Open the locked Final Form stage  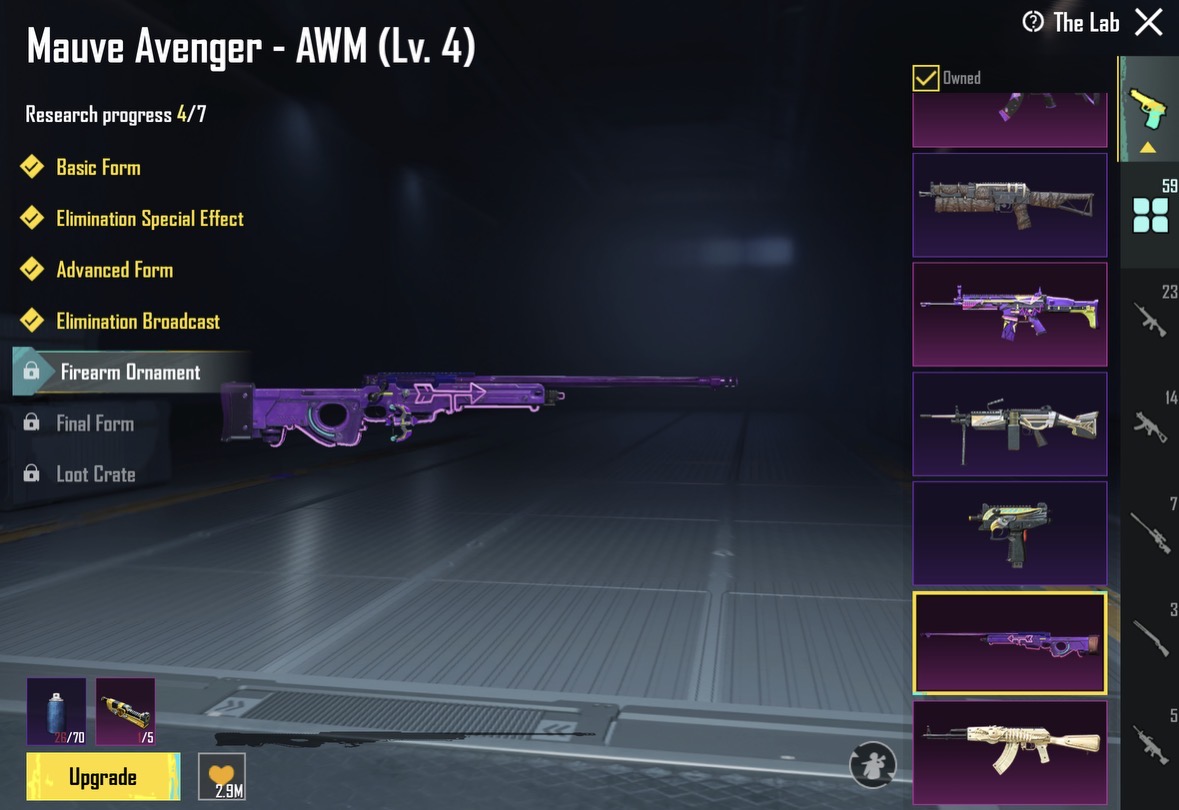95,423
